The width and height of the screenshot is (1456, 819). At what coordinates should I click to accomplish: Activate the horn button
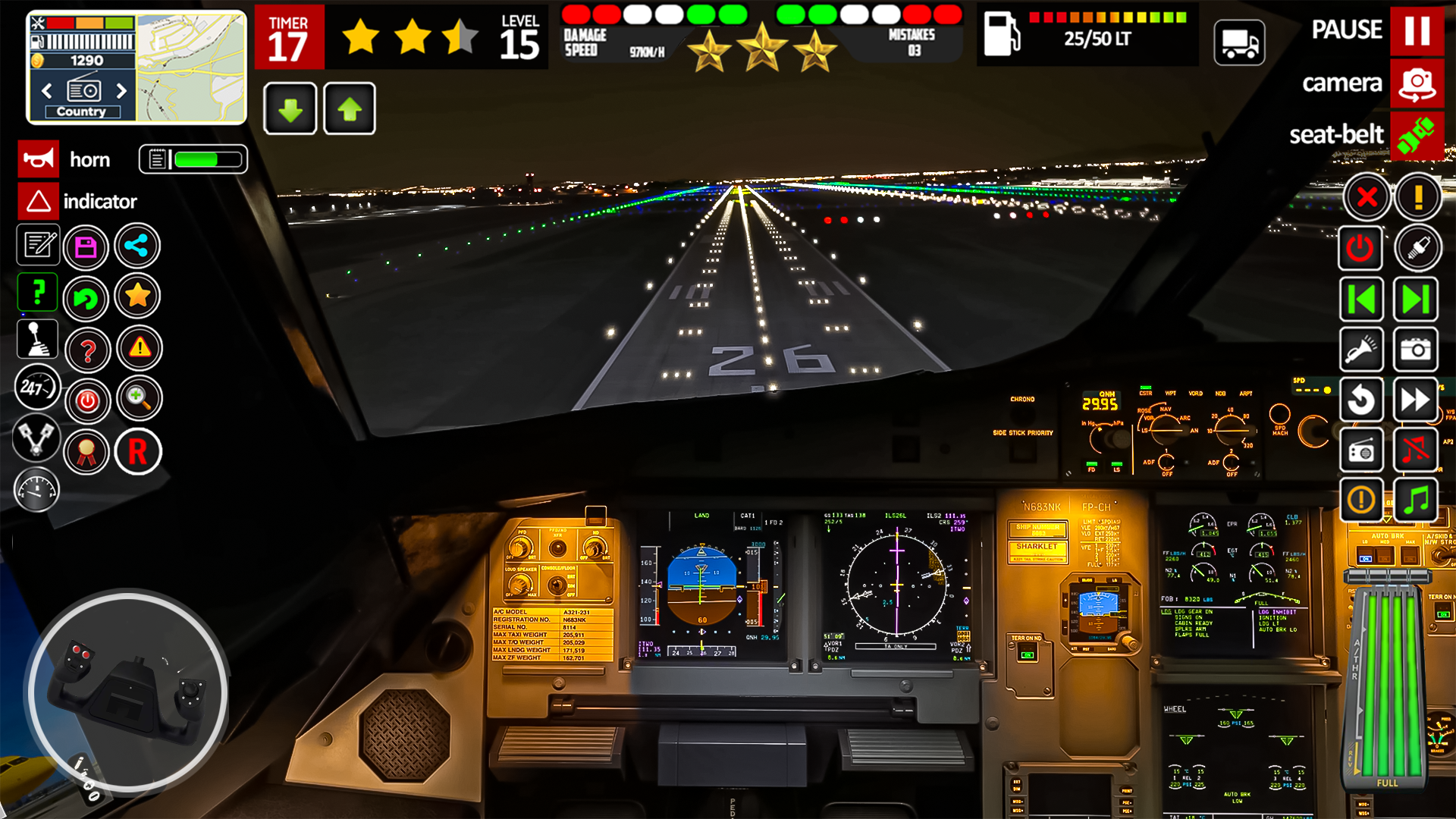point(37,159)
